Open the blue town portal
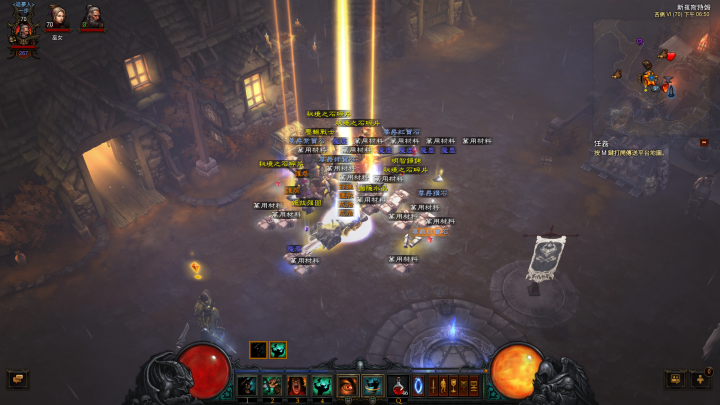 pos(418,386)
